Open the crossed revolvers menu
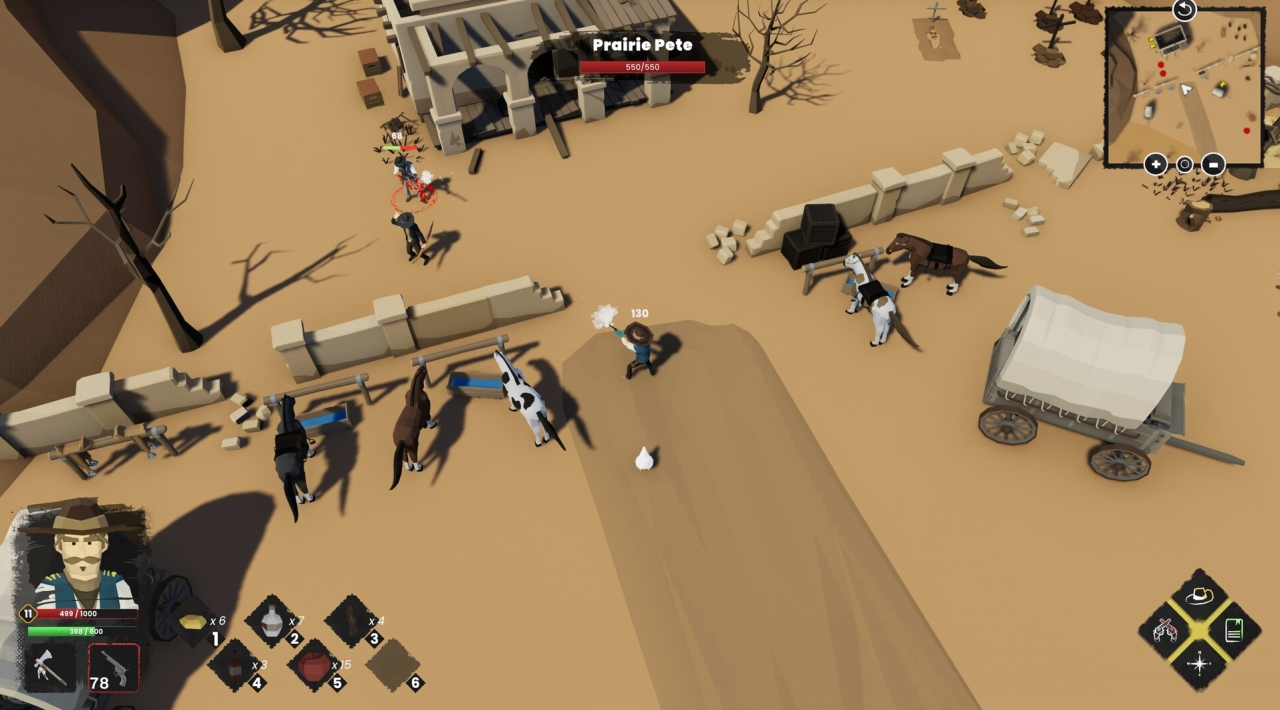 (x=1165, y=630)
